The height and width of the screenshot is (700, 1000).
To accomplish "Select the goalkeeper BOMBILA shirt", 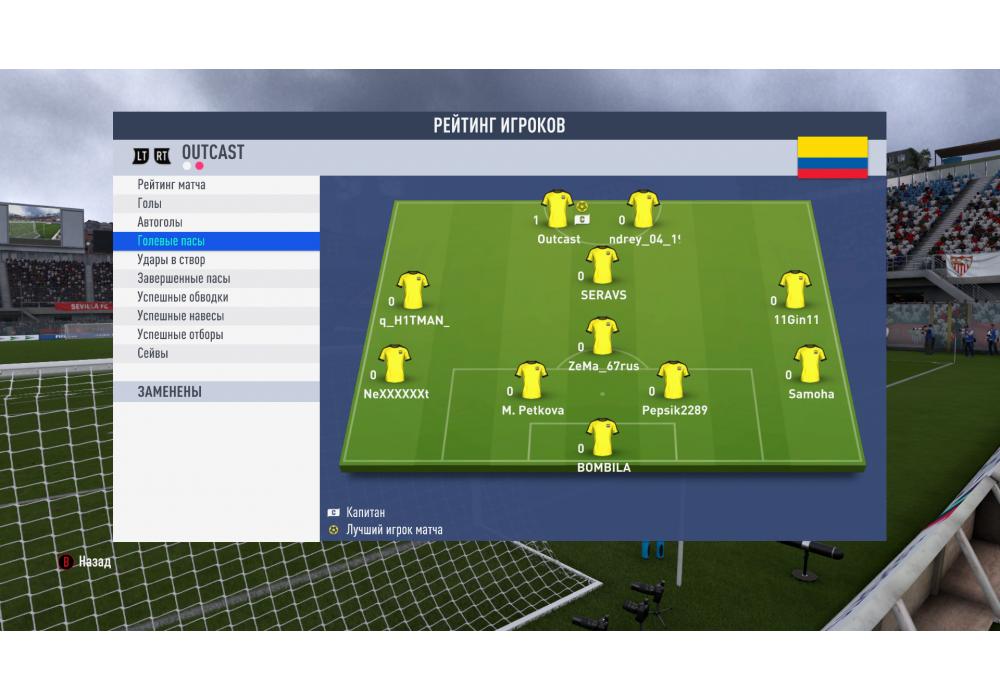I will [602, 438].
